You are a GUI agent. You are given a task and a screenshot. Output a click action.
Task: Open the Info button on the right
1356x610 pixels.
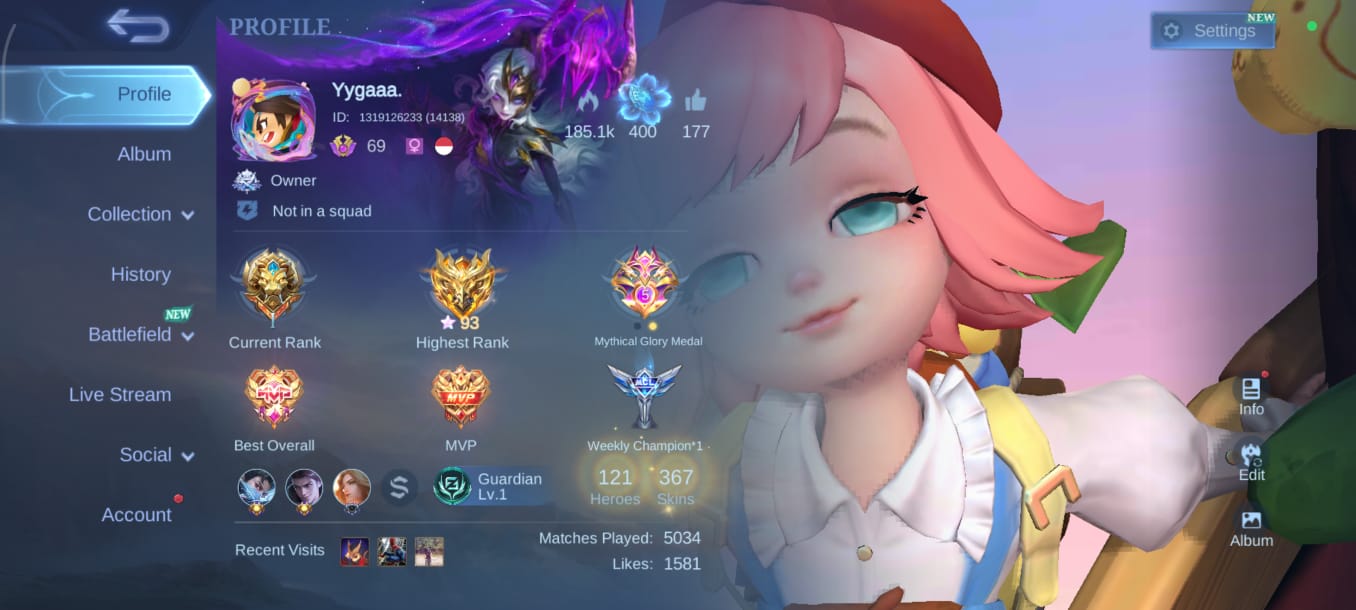(1251, 396)
